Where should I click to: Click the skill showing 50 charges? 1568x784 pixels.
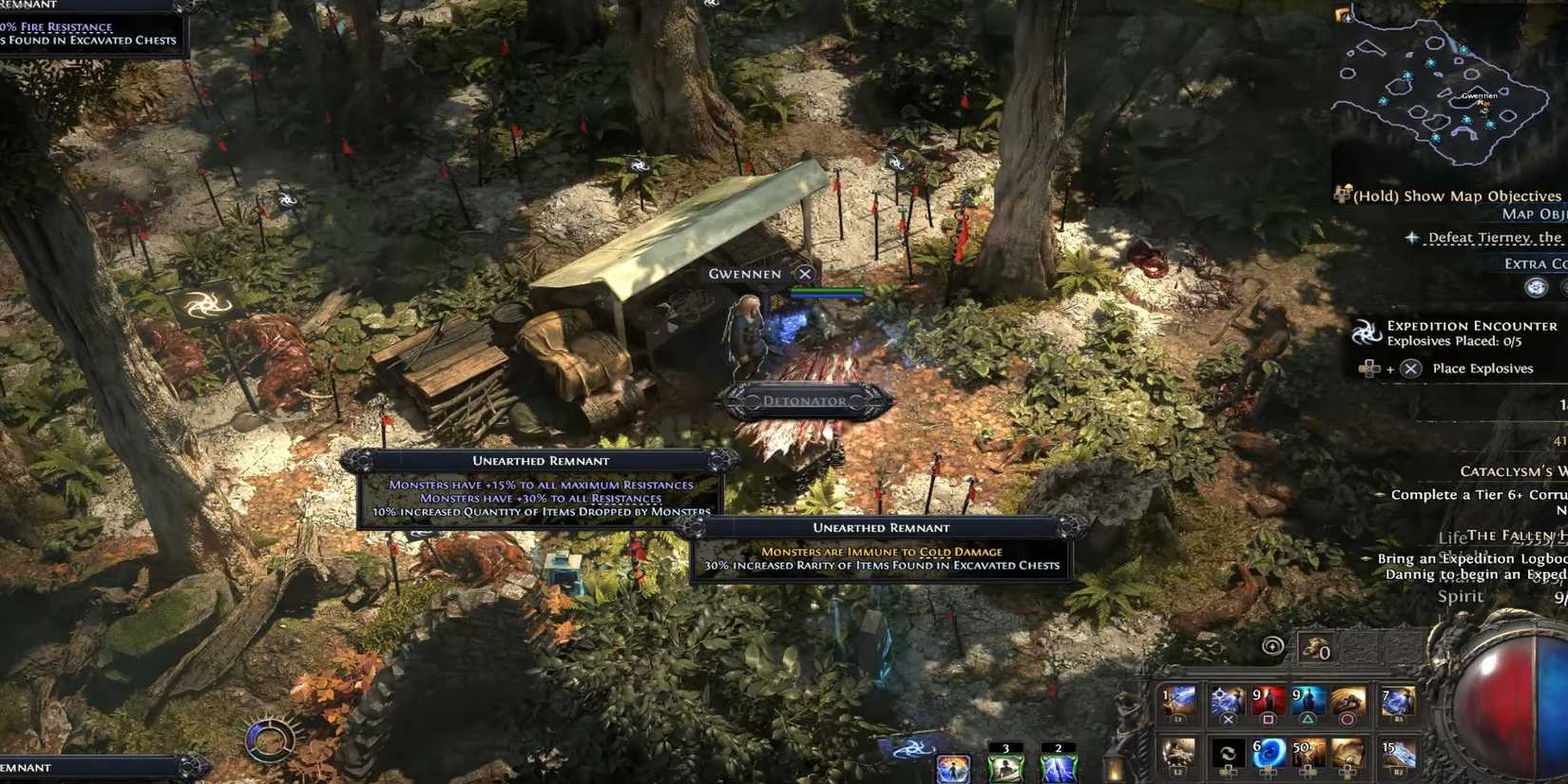(x=1310, y=750)
